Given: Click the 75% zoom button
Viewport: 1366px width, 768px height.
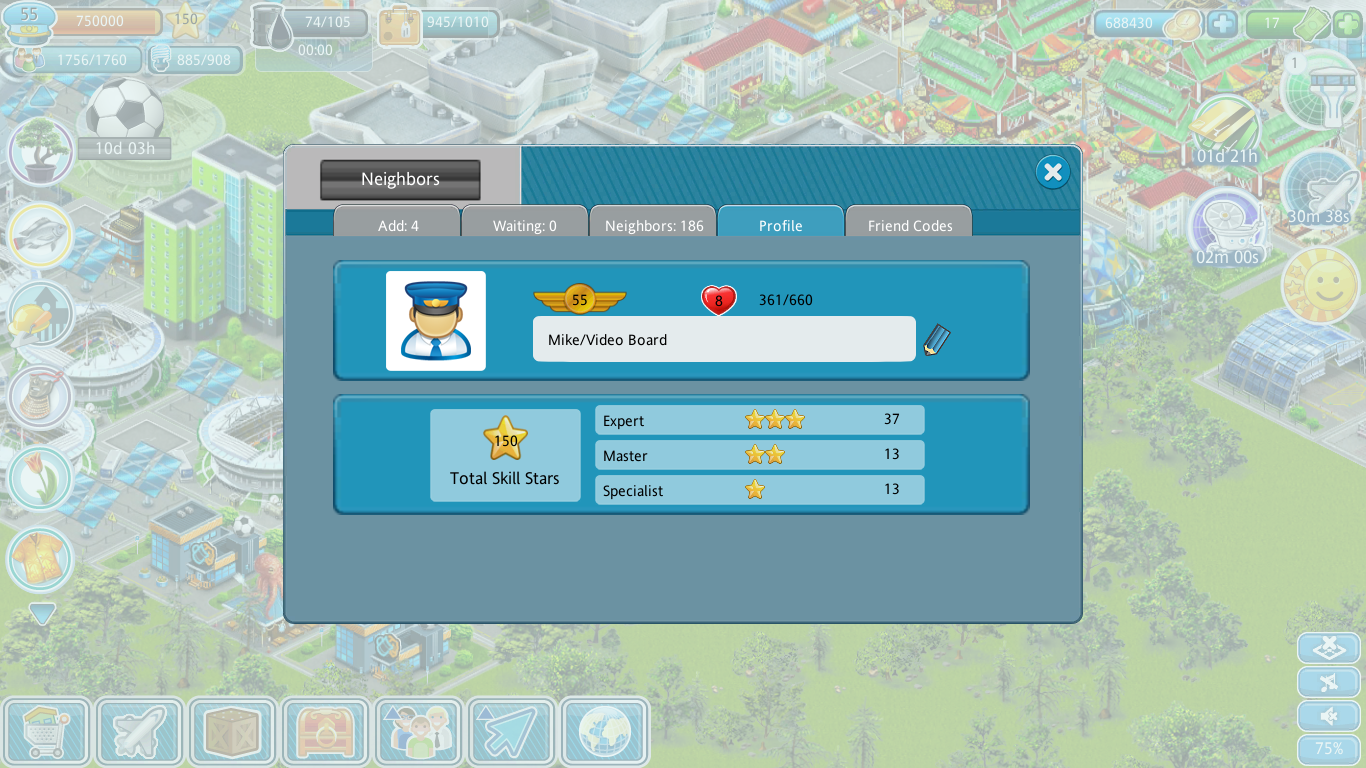Looking at the screenshot, I should pos(1328,749).
